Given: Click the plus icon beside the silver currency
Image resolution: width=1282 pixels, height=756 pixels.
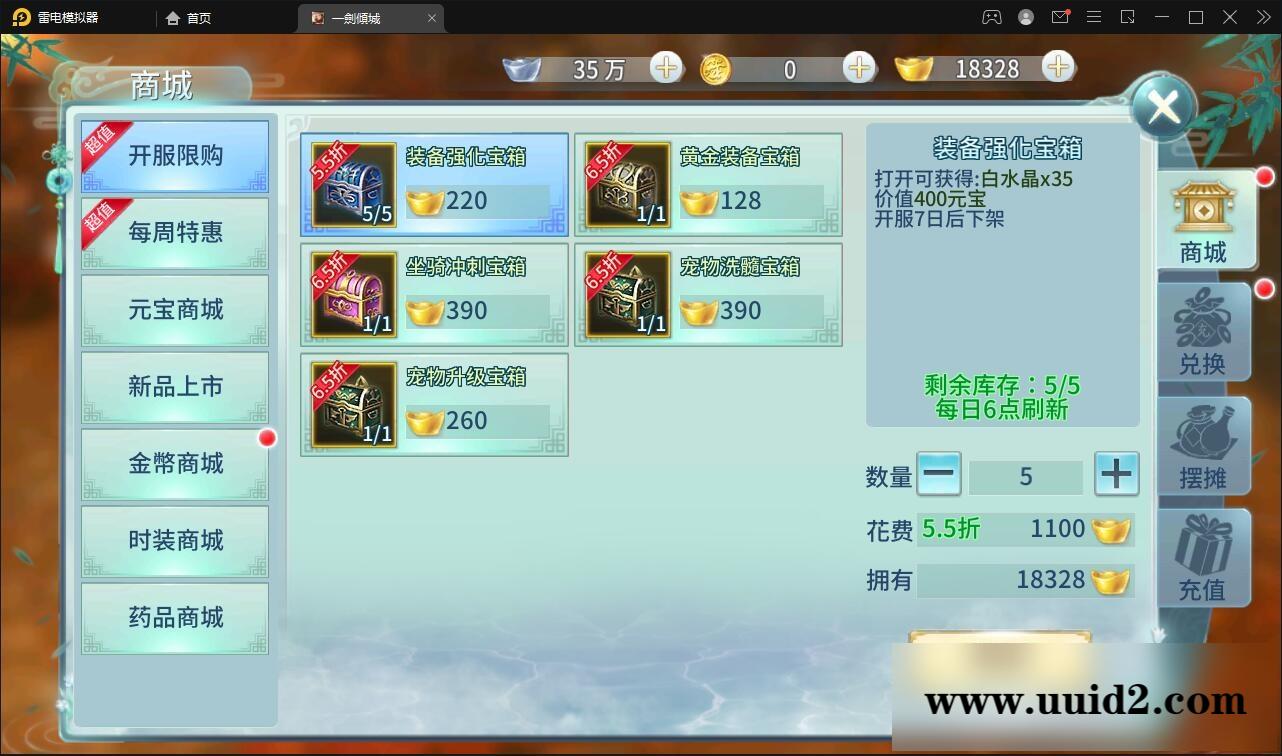Looking at the screenshot, I should [x=667, y=68].
